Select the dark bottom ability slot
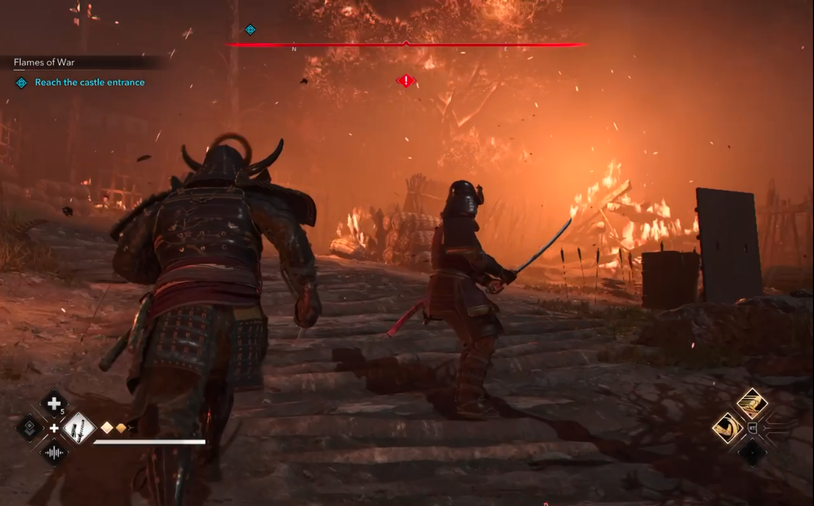Image resolution: width=814 pixels, height=506 pixels. [752, 453]
